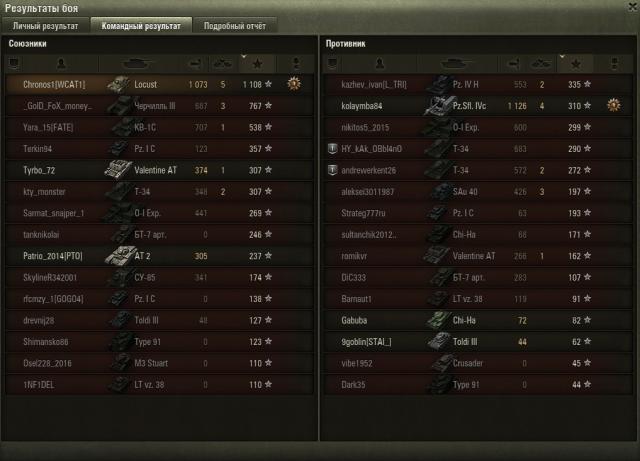Pick enemy Dark35 Type 91 row
Screen dimensions: 640x461
[x=471, y=384]
